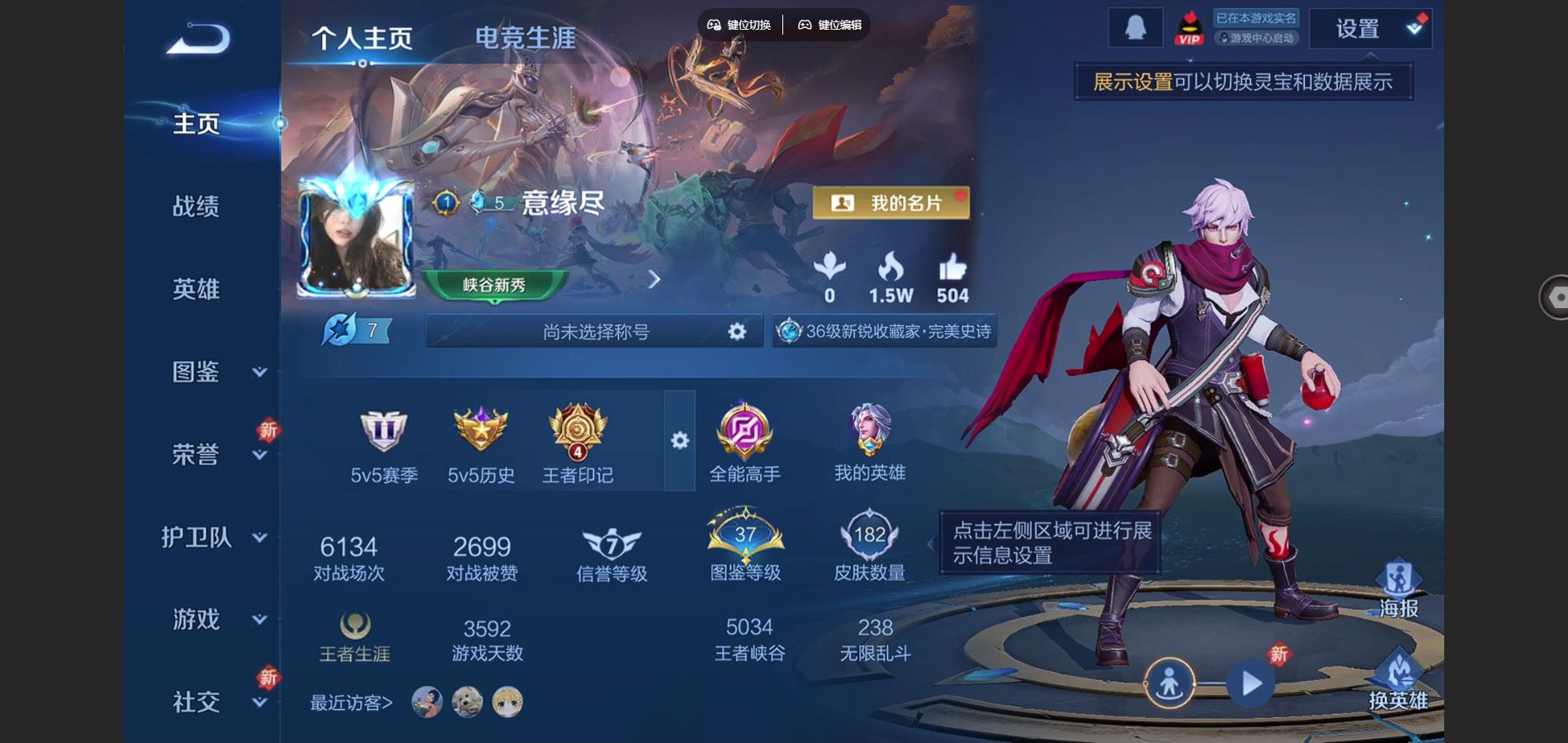Play the hero animation preview

(1251, 684)
